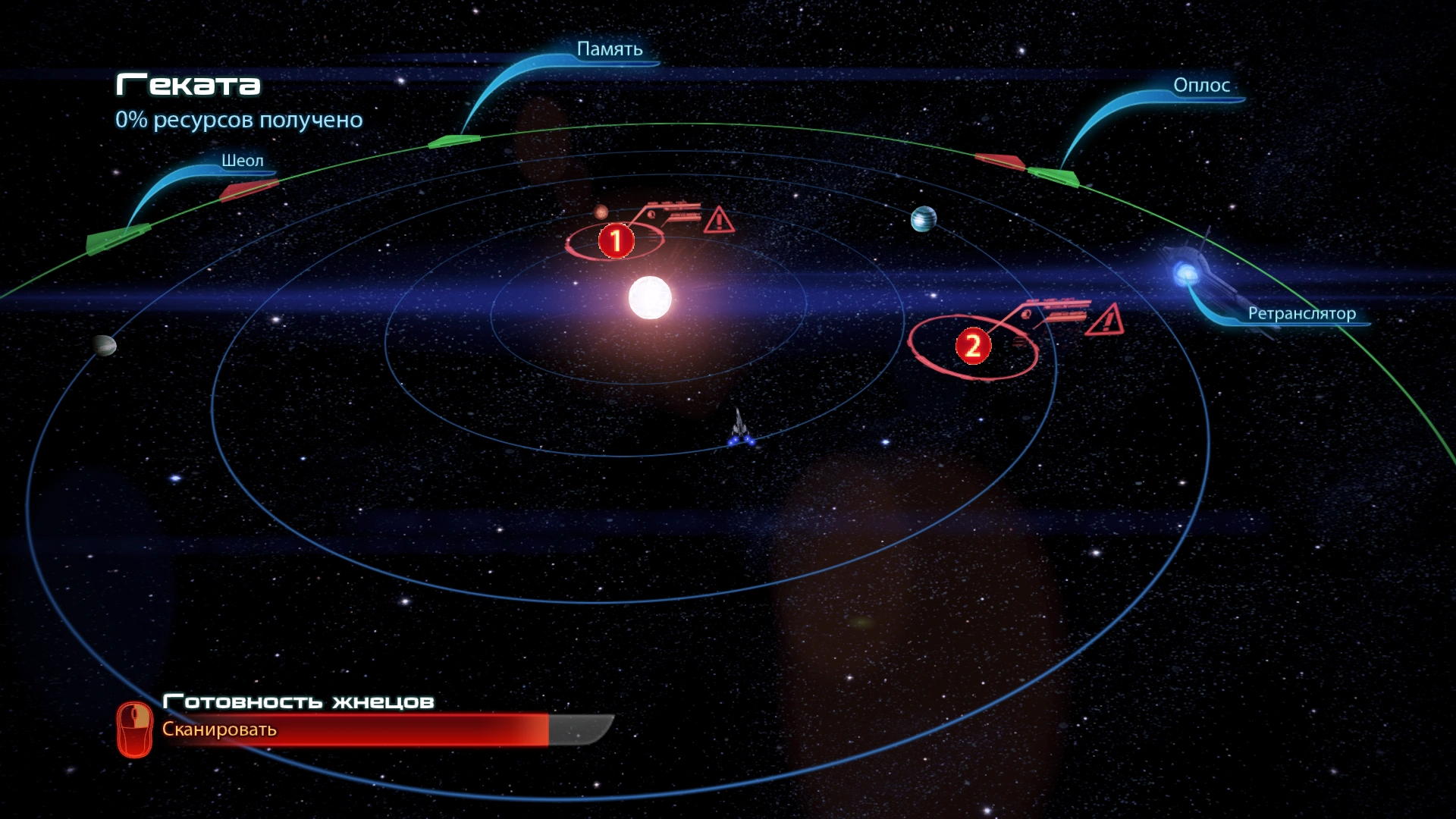Screen dimensions: 1456x819
Task: Select the Шеол system label
Action: click(243, 161)
